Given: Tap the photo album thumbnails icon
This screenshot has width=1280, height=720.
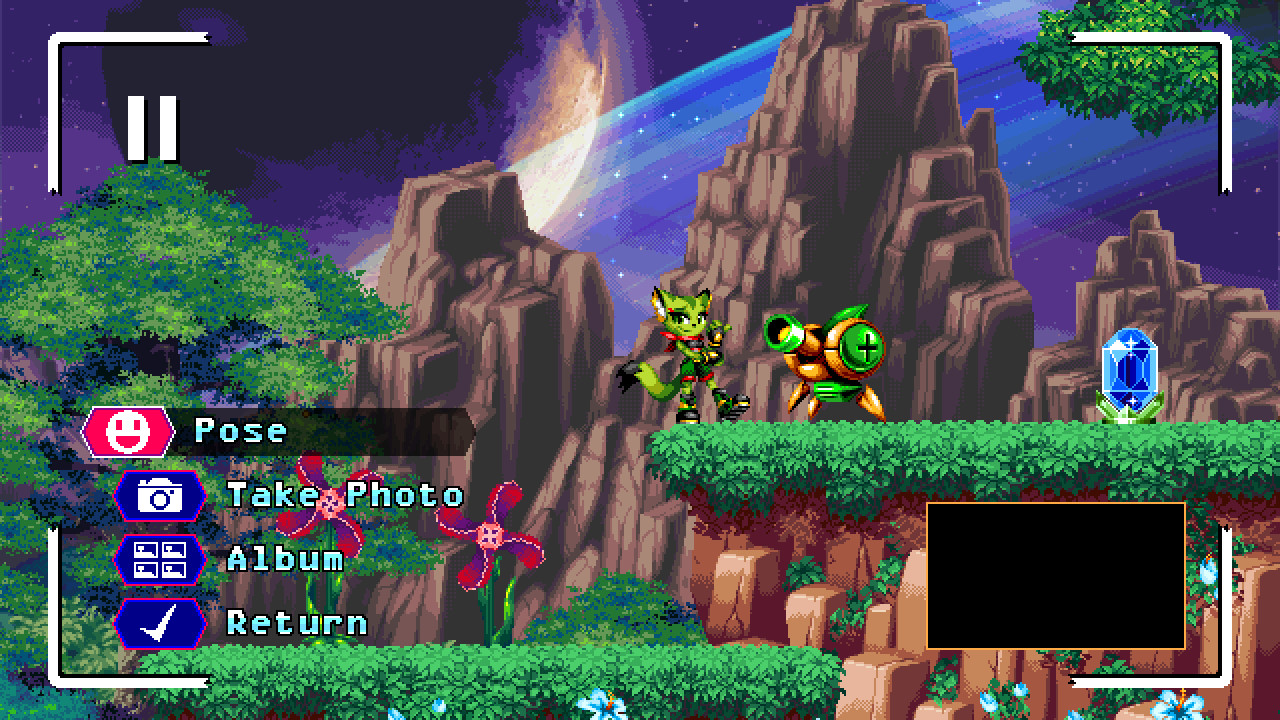Looking at the screenshot, I should [160, 559].
